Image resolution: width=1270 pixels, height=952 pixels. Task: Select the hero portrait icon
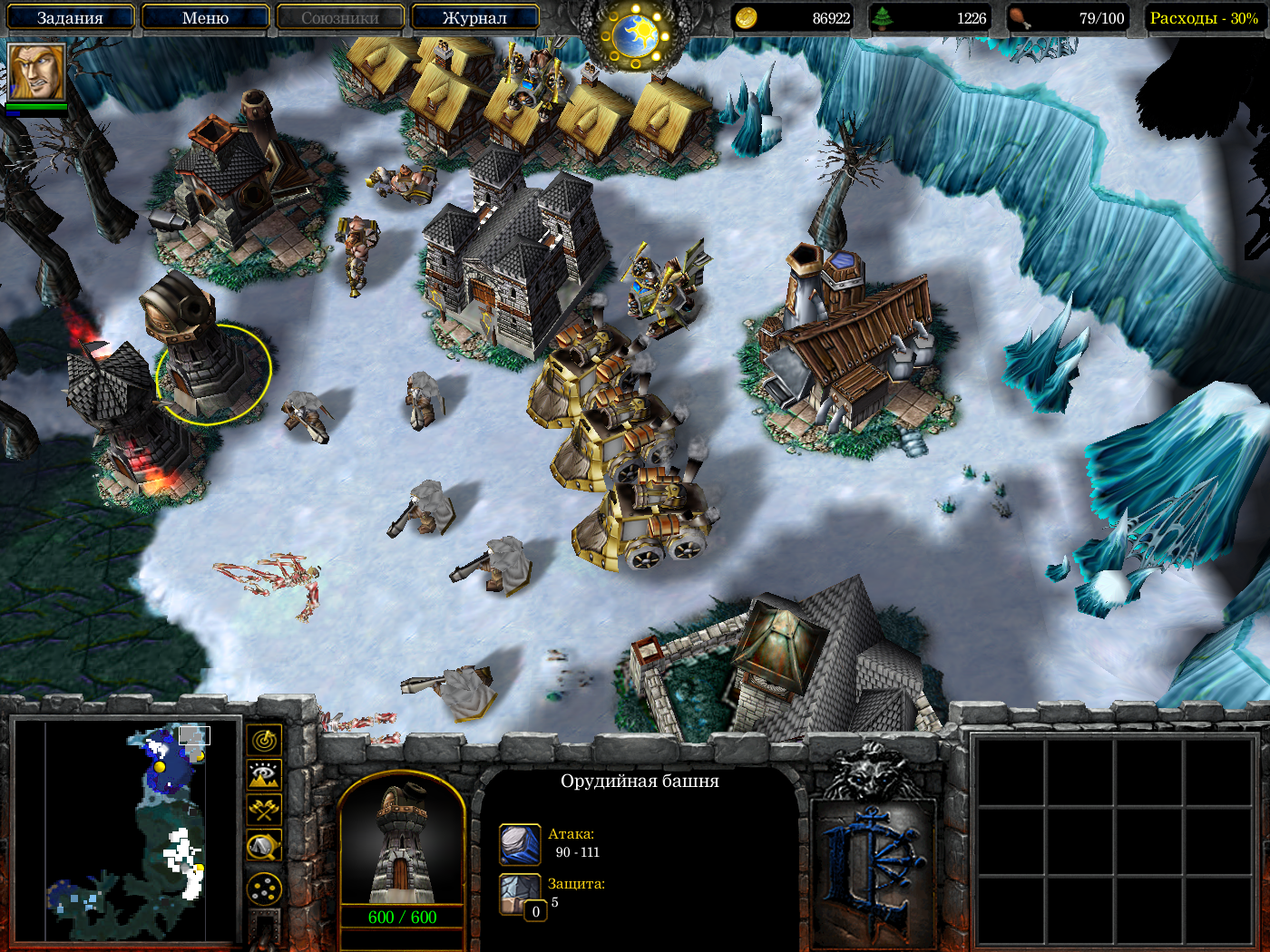[37, 72]
